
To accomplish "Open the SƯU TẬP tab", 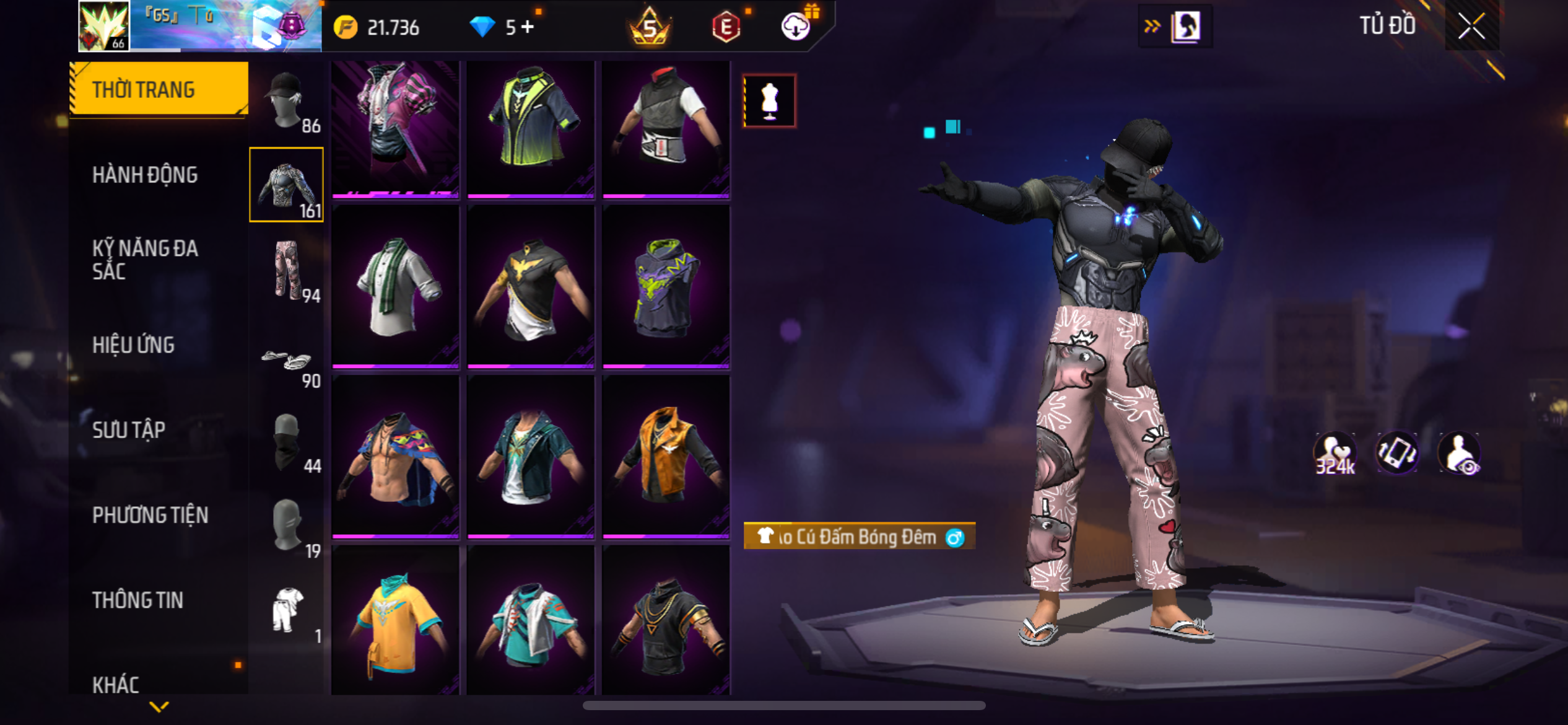I will tap(129, 430).
